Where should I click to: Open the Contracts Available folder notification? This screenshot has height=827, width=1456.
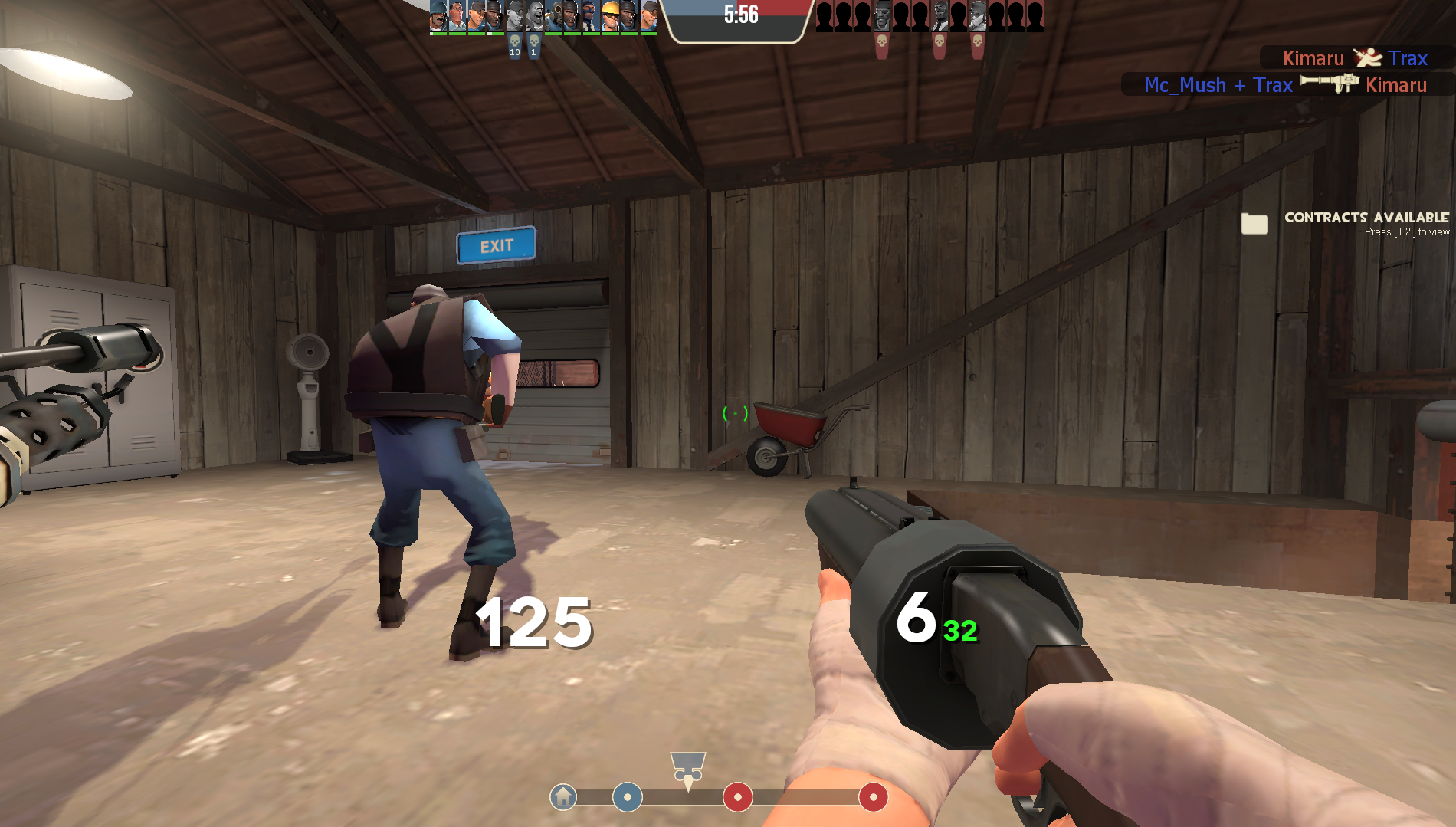[x=1254, y=223]
